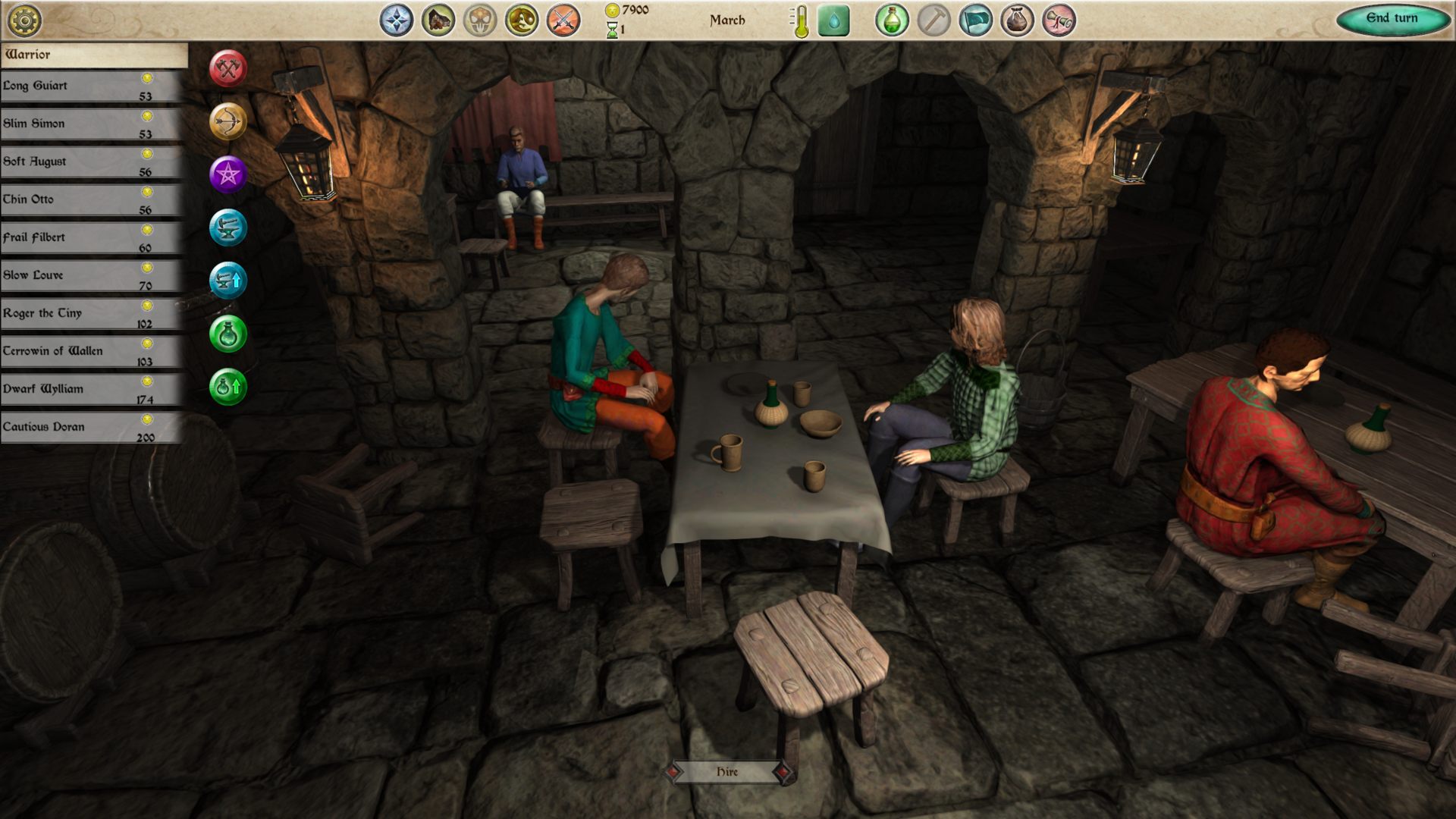Switch to the archer bow category
This screenshot has width=1456, height=819.
228,121
